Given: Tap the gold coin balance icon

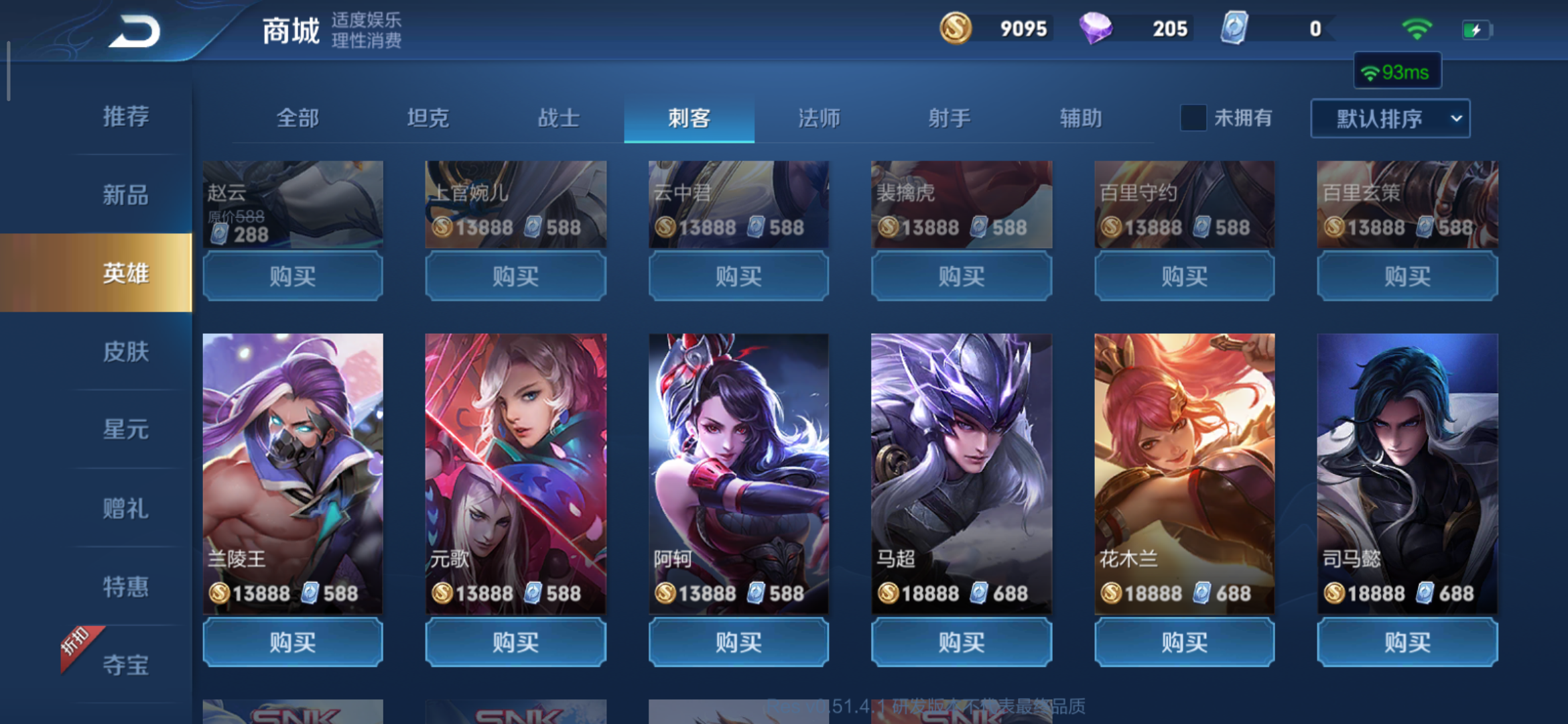Looking at the screenshot, I should tap(956, 29).
